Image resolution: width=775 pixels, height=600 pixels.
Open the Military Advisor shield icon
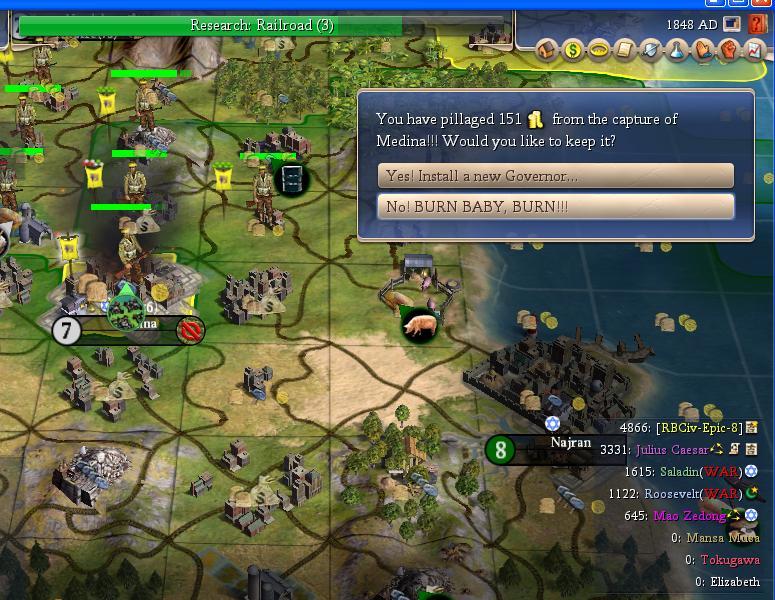(651, 49)
